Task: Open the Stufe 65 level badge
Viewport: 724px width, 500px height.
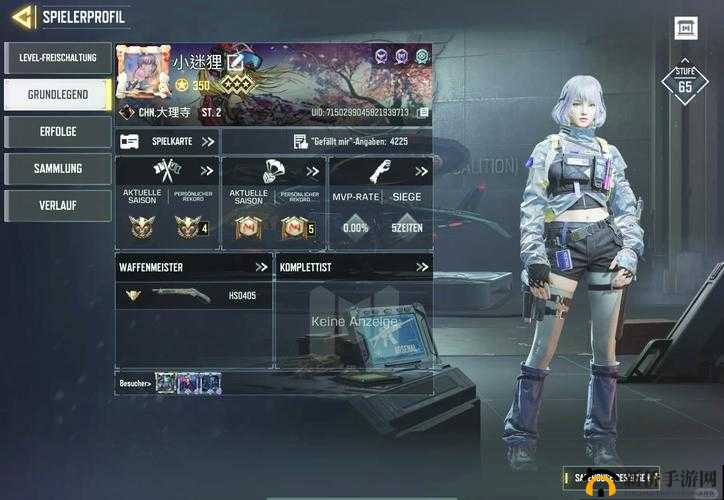Action: point(685,84)
